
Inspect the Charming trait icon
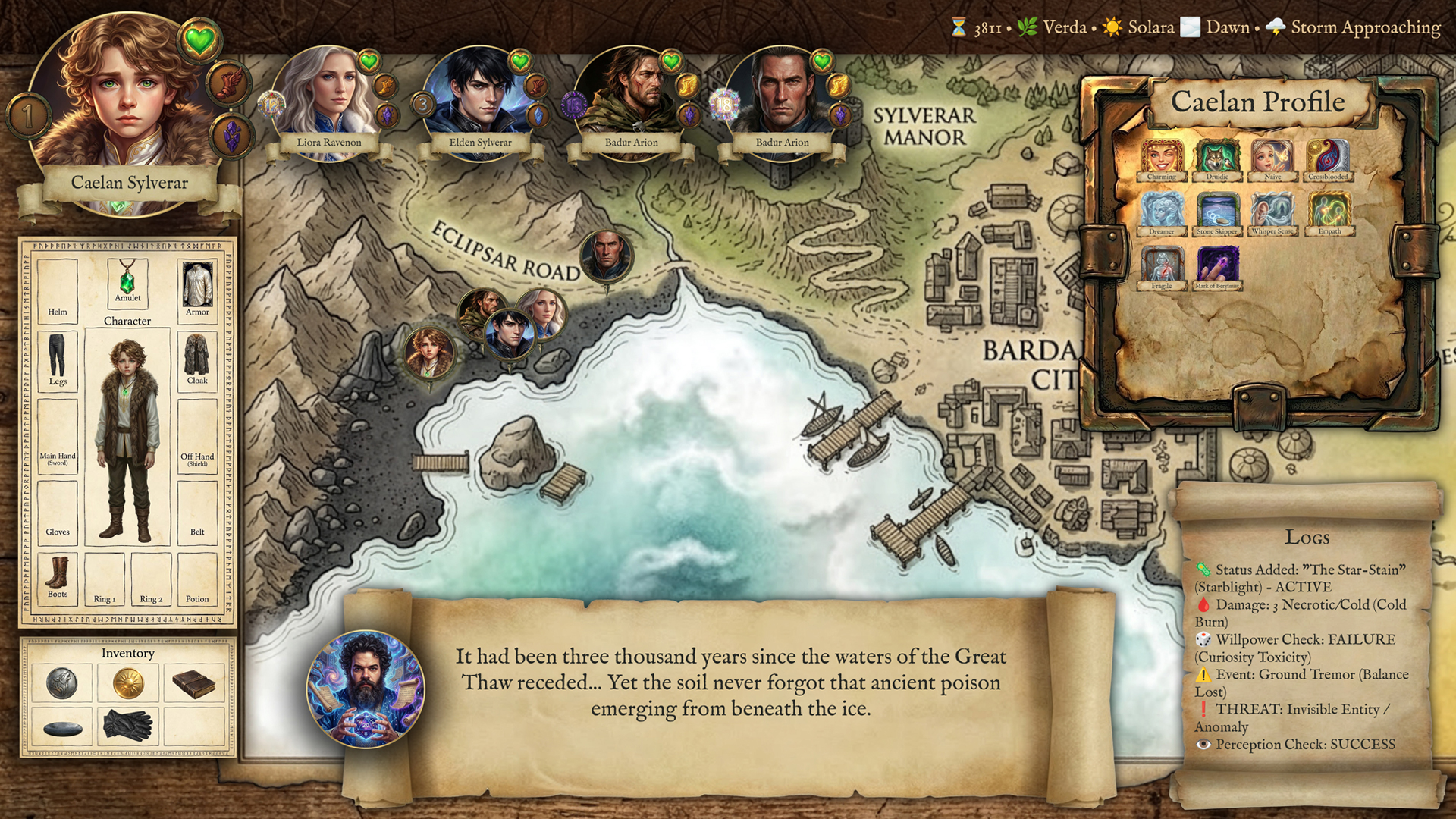[x=1161, y=158]
